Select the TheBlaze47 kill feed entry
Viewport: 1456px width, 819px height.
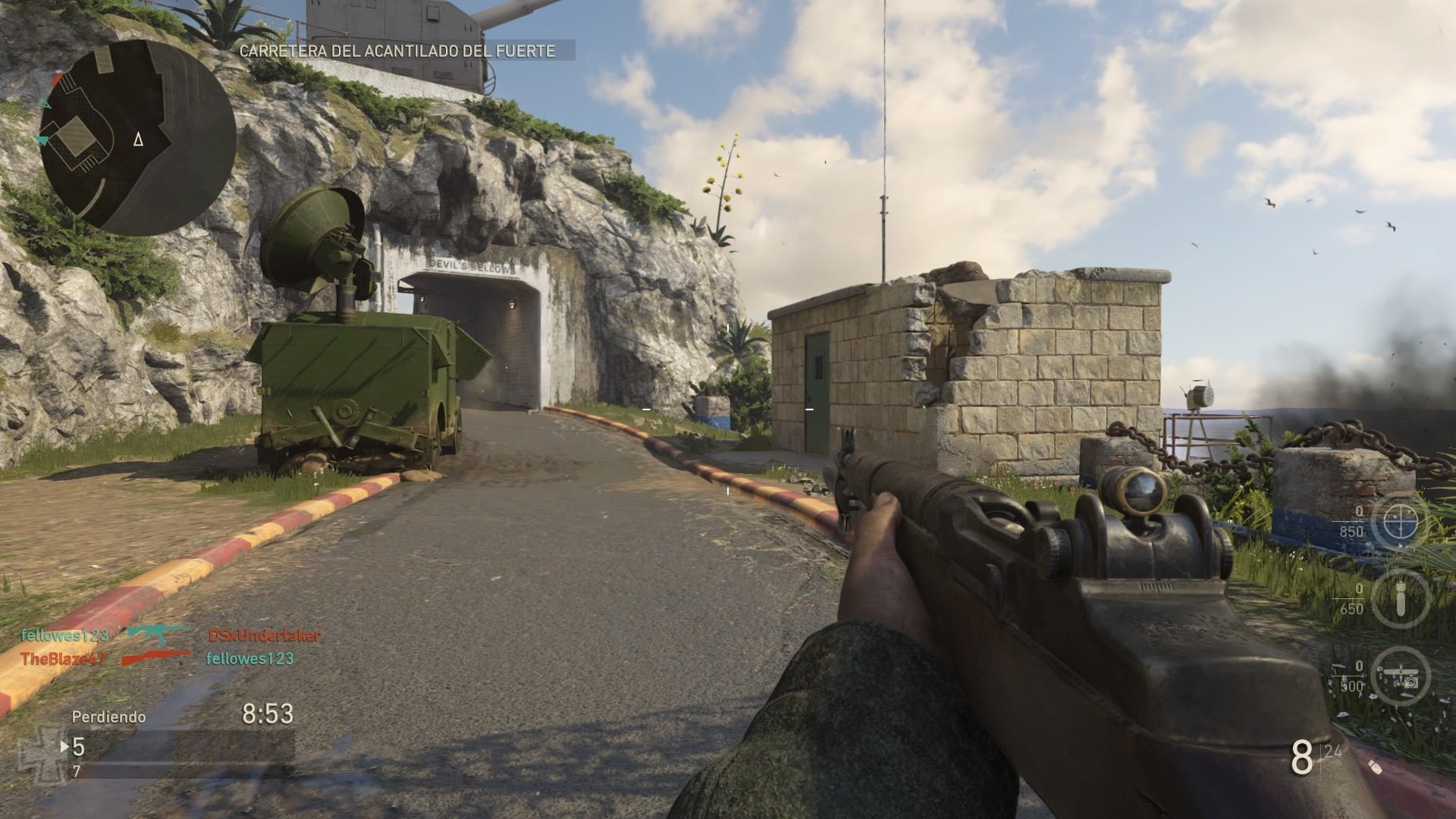pyautogui.click(x=62, y=658)
